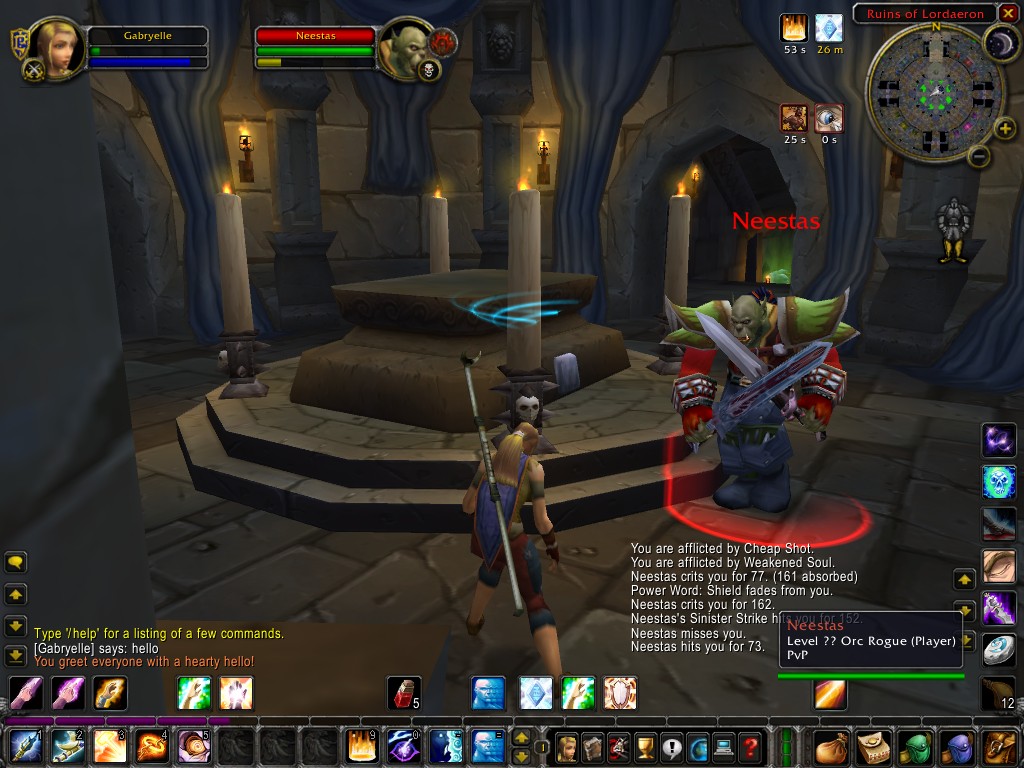The image size is (1024, 768).
Task: Cast the glowing shield spell icon
Action: click(620, 693)
